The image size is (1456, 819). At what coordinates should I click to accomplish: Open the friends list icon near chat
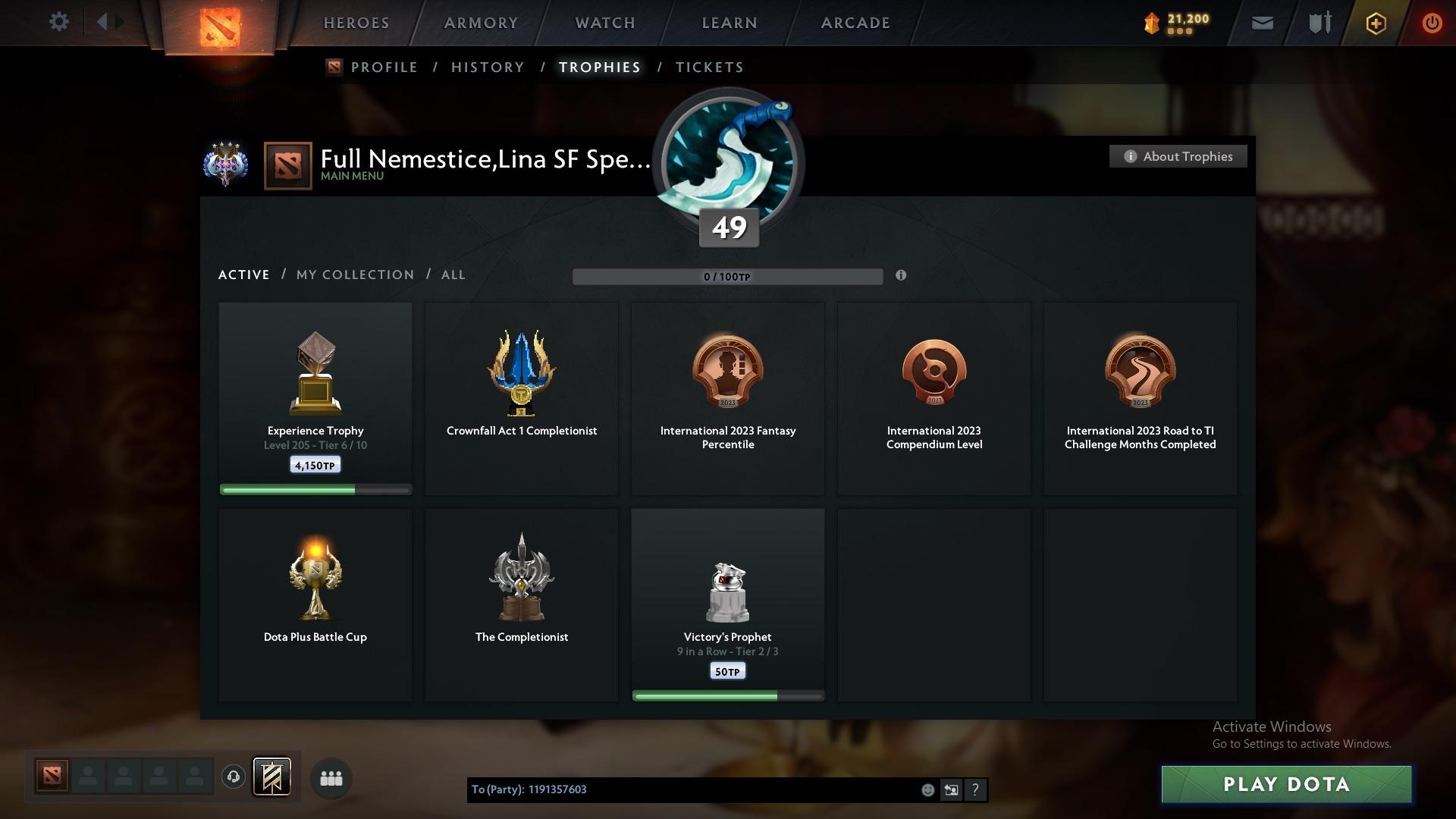tap(331, 778)
